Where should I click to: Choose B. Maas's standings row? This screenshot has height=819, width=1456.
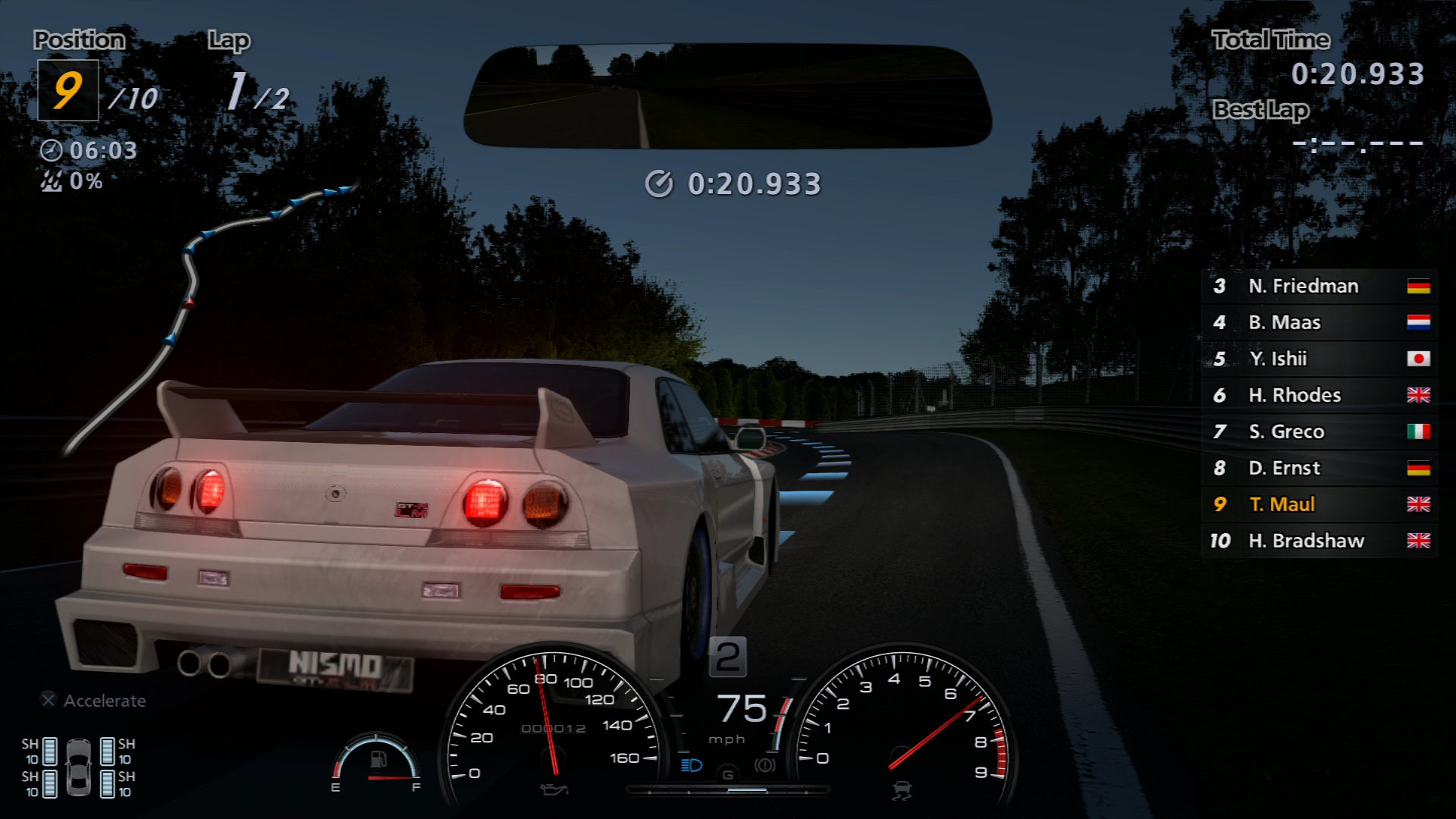click(x=1319, y=322)
